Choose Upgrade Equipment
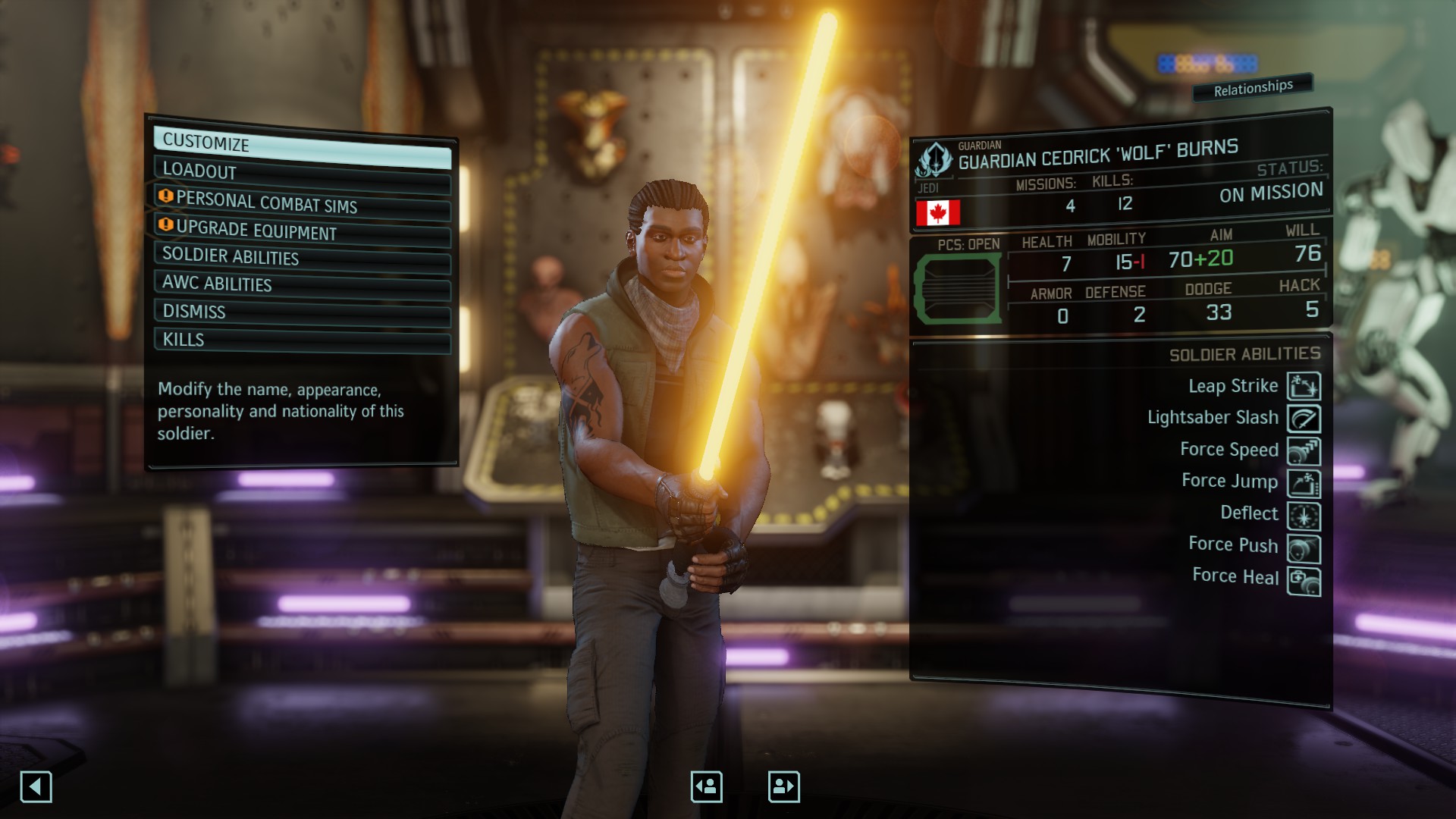The width and height of the screenshot is (1456, 819). coord(302,231)
